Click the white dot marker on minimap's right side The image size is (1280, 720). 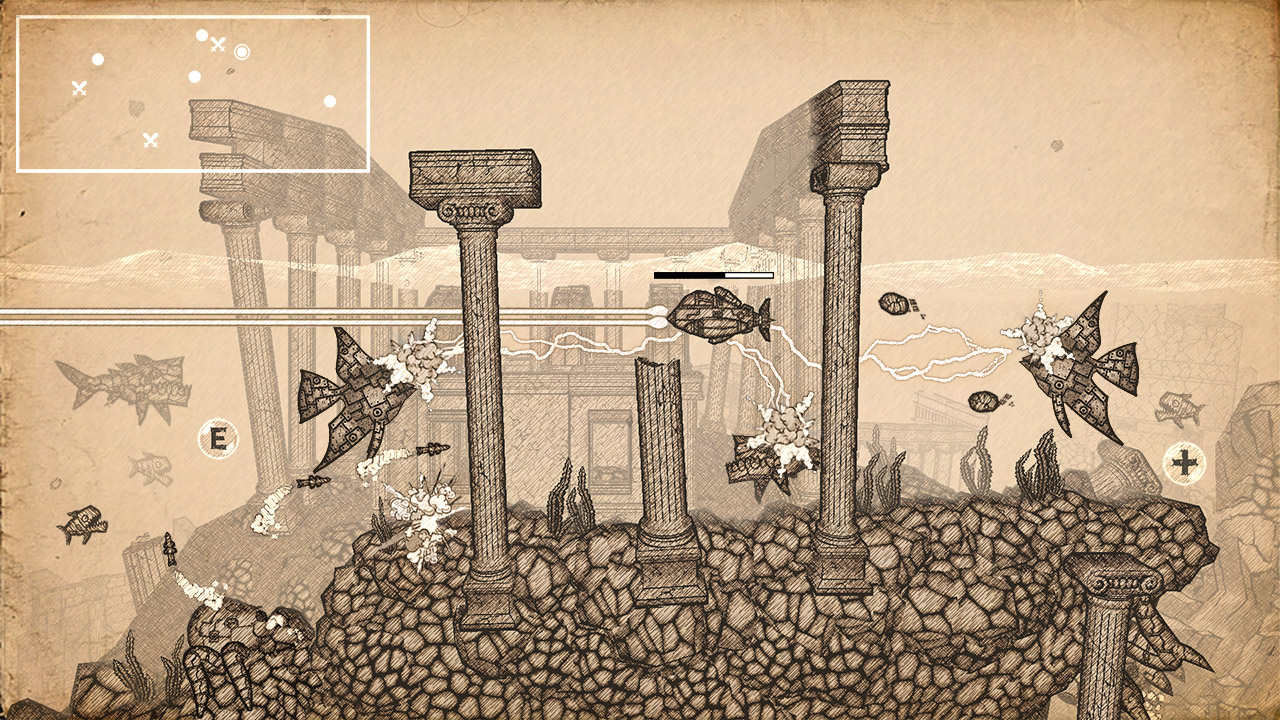[x=330, y=101]
